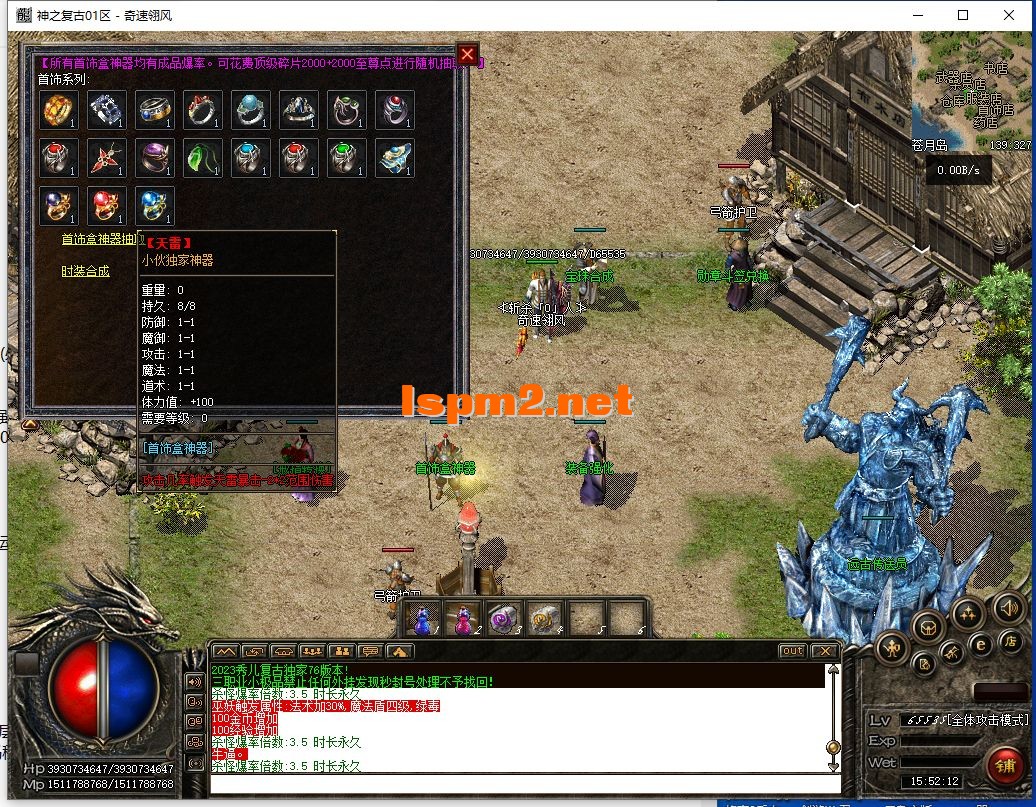This screenshot has height=807, width=1036.
Task: Select the purple gem ring slot
Action: (155, 158)
